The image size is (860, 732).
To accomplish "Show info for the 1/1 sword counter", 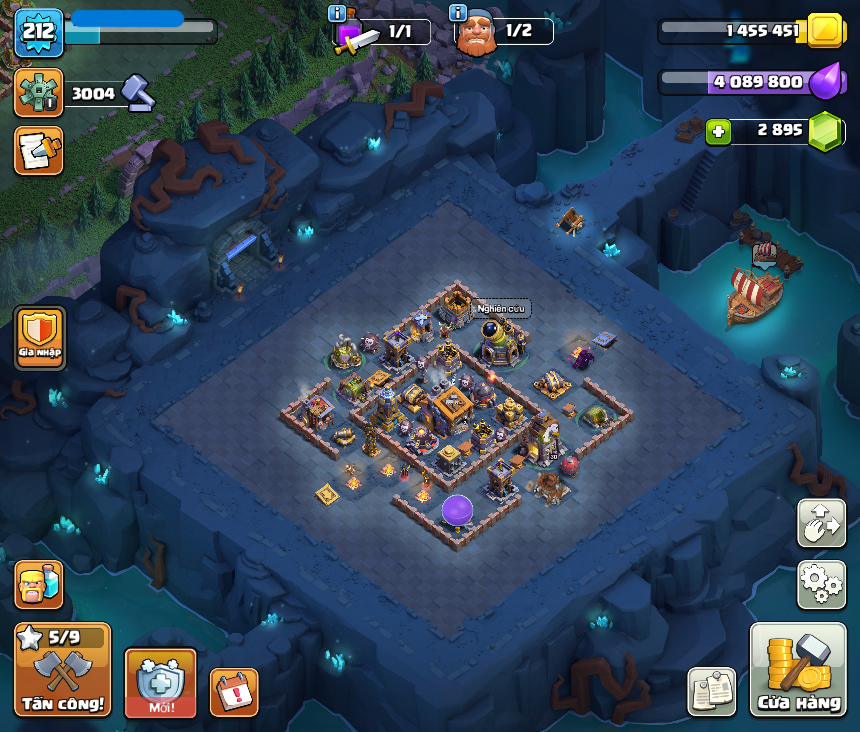I will click(x=338, y=13).
